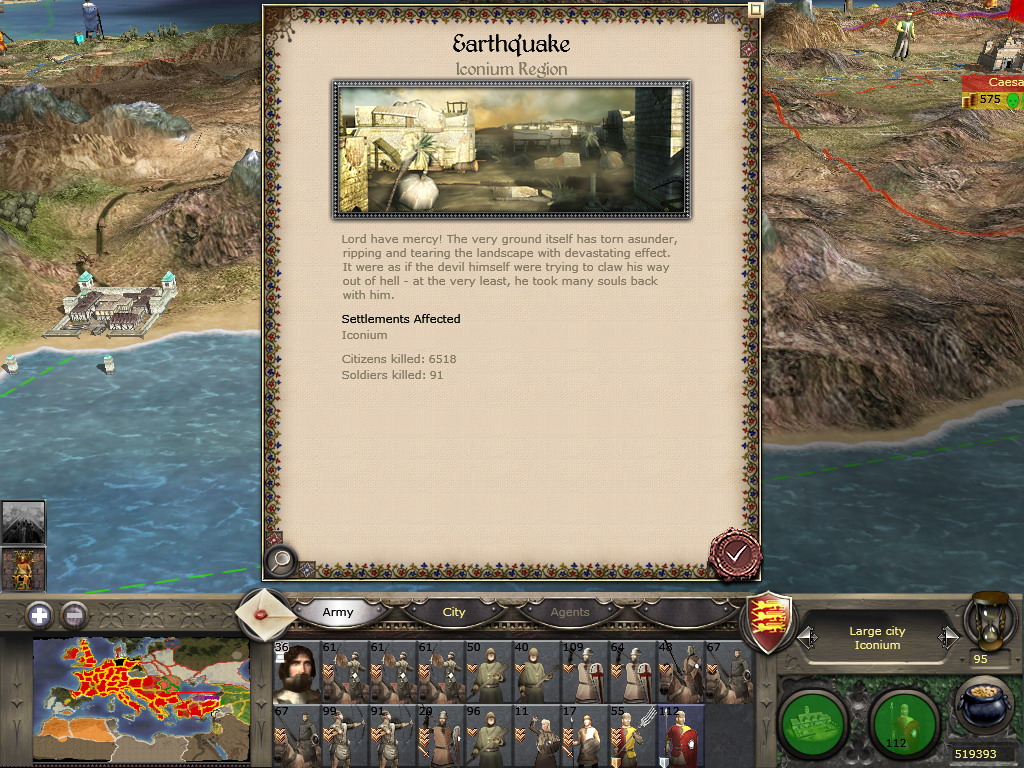Open the City tab

click(454, 612)
